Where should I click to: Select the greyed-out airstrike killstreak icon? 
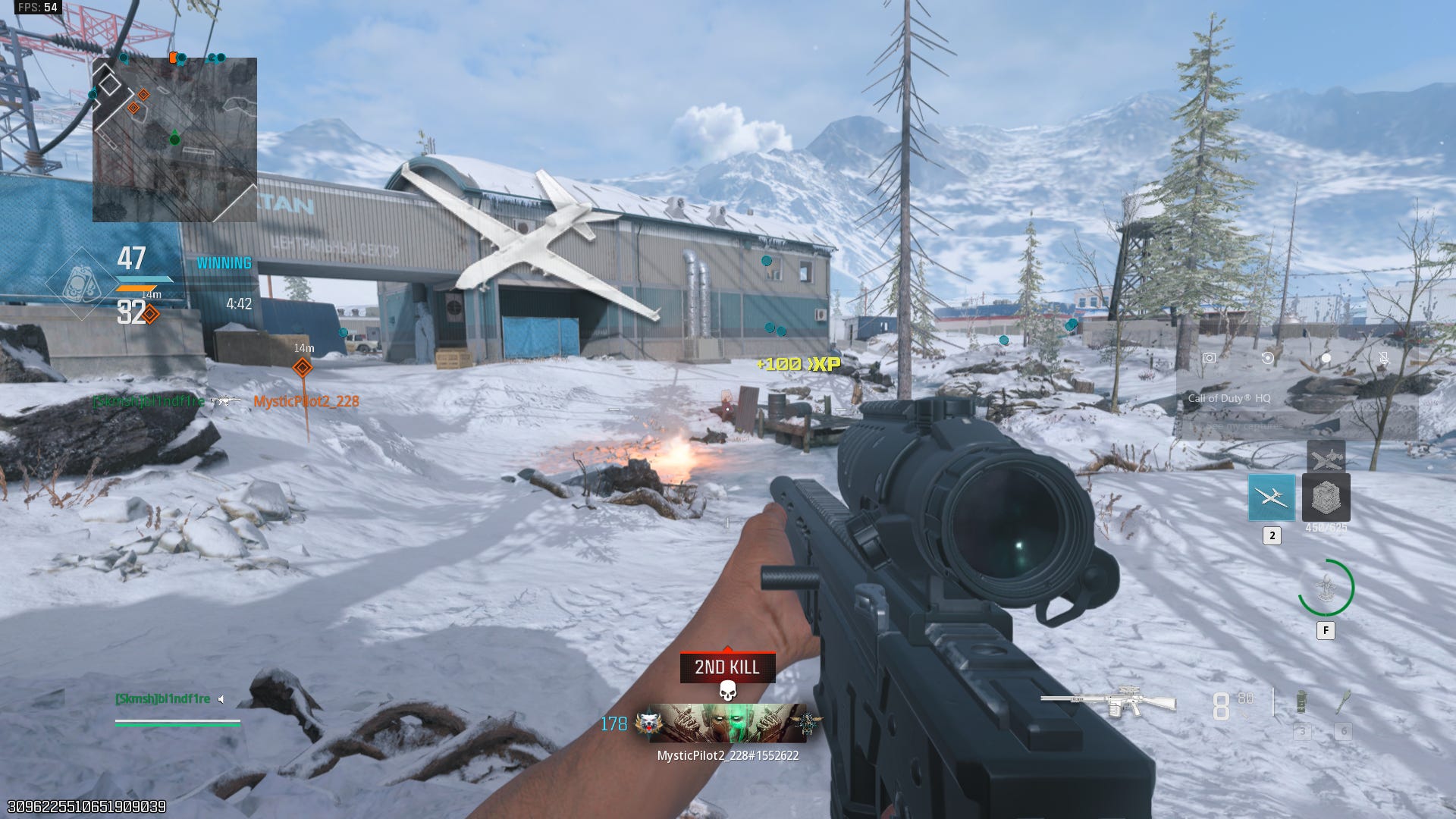[1326, 457]
